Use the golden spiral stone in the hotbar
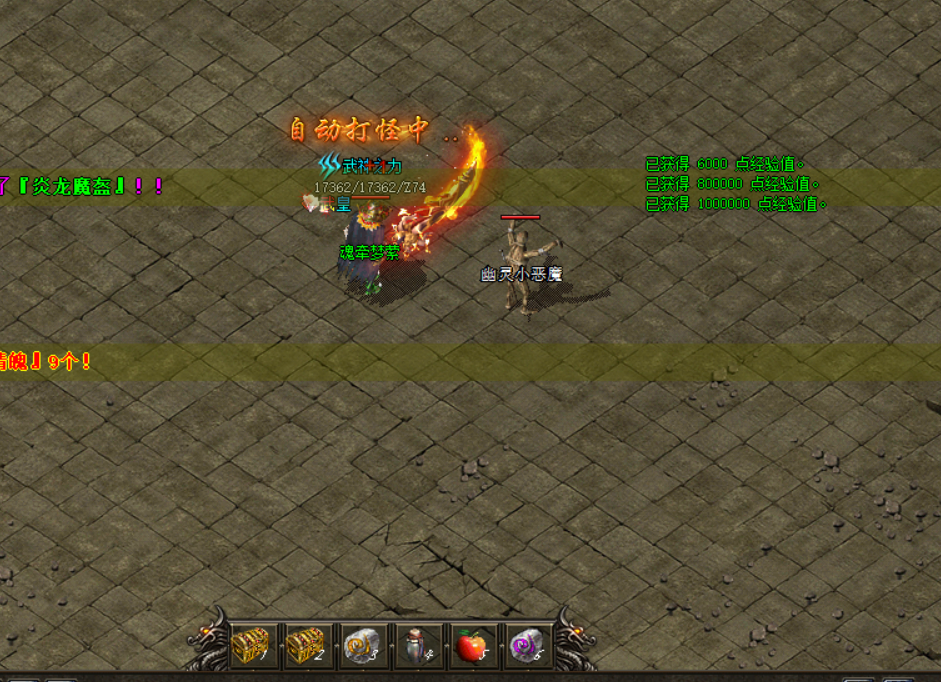 [363, 646]
